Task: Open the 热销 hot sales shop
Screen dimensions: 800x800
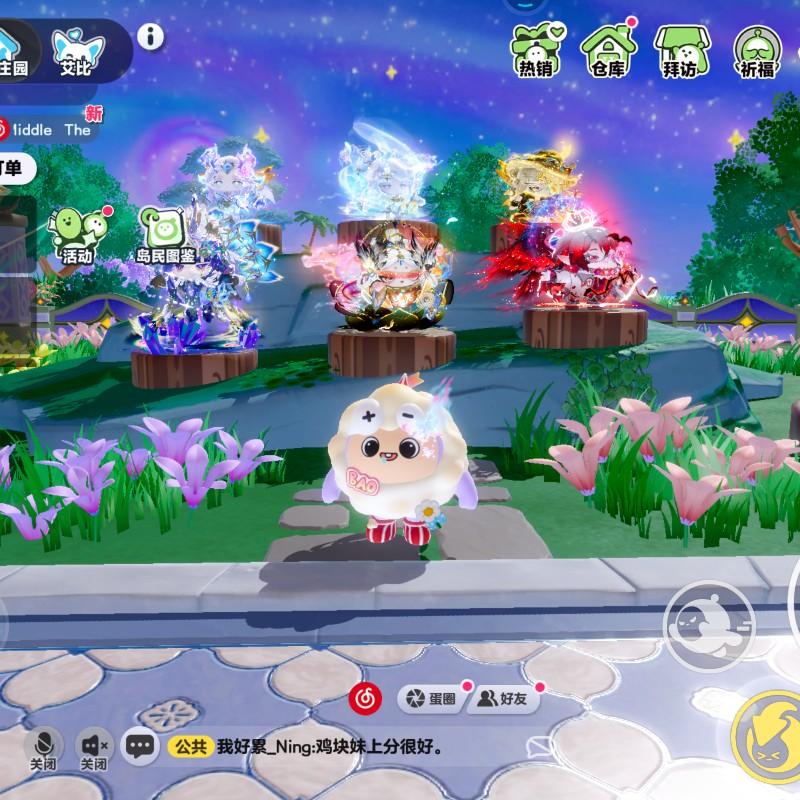Action: (x=536, y=48)
